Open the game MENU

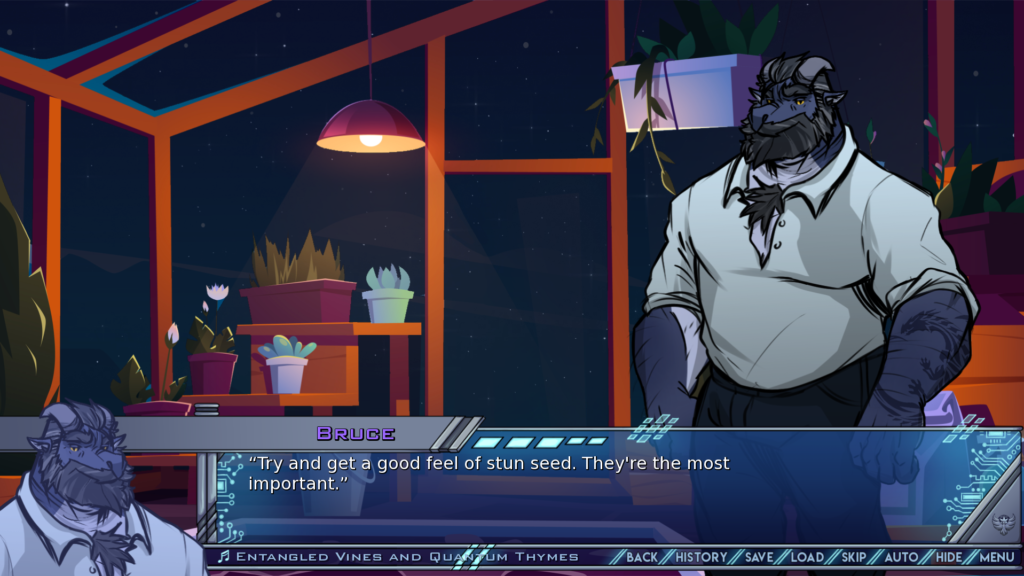996,557
